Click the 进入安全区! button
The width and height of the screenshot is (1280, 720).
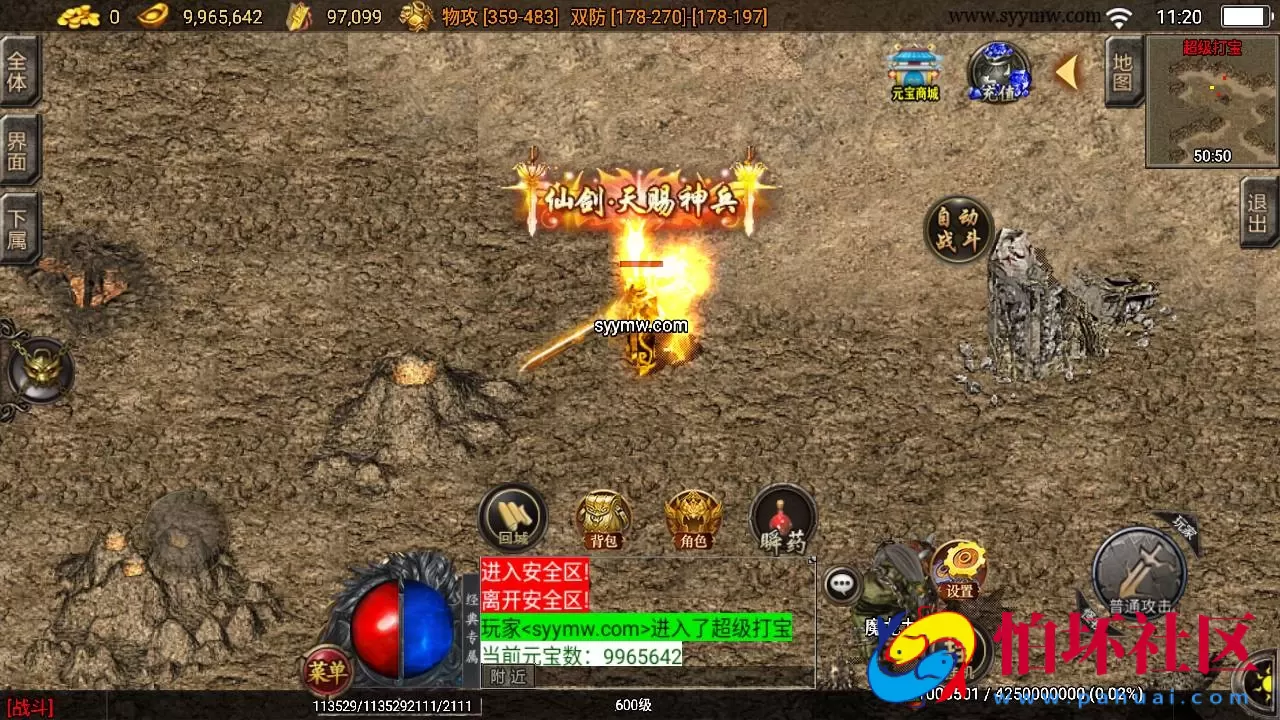[x=534, y=568]
